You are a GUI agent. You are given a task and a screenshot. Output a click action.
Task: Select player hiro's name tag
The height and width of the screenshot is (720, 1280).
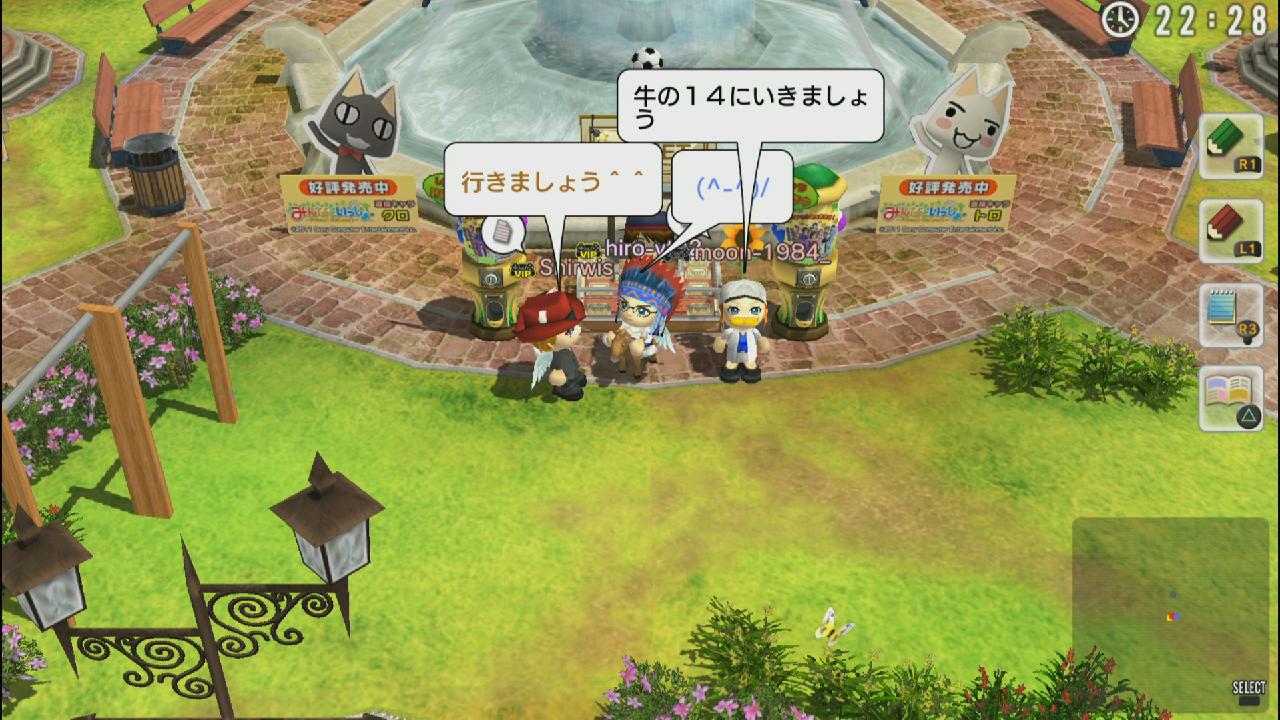click(640, 250)
